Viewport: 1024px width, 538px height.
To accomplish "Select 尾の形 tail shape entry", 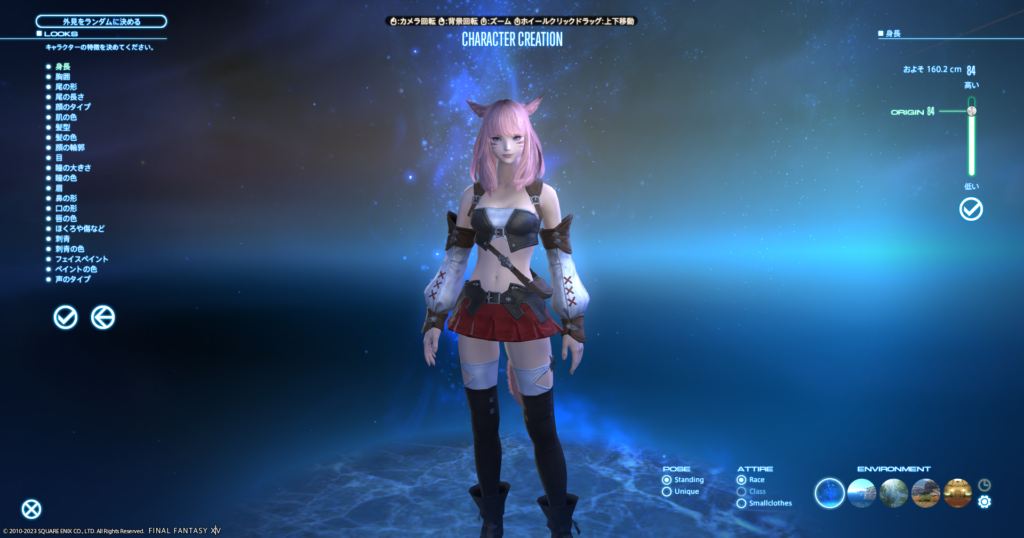I will (66, 86).
